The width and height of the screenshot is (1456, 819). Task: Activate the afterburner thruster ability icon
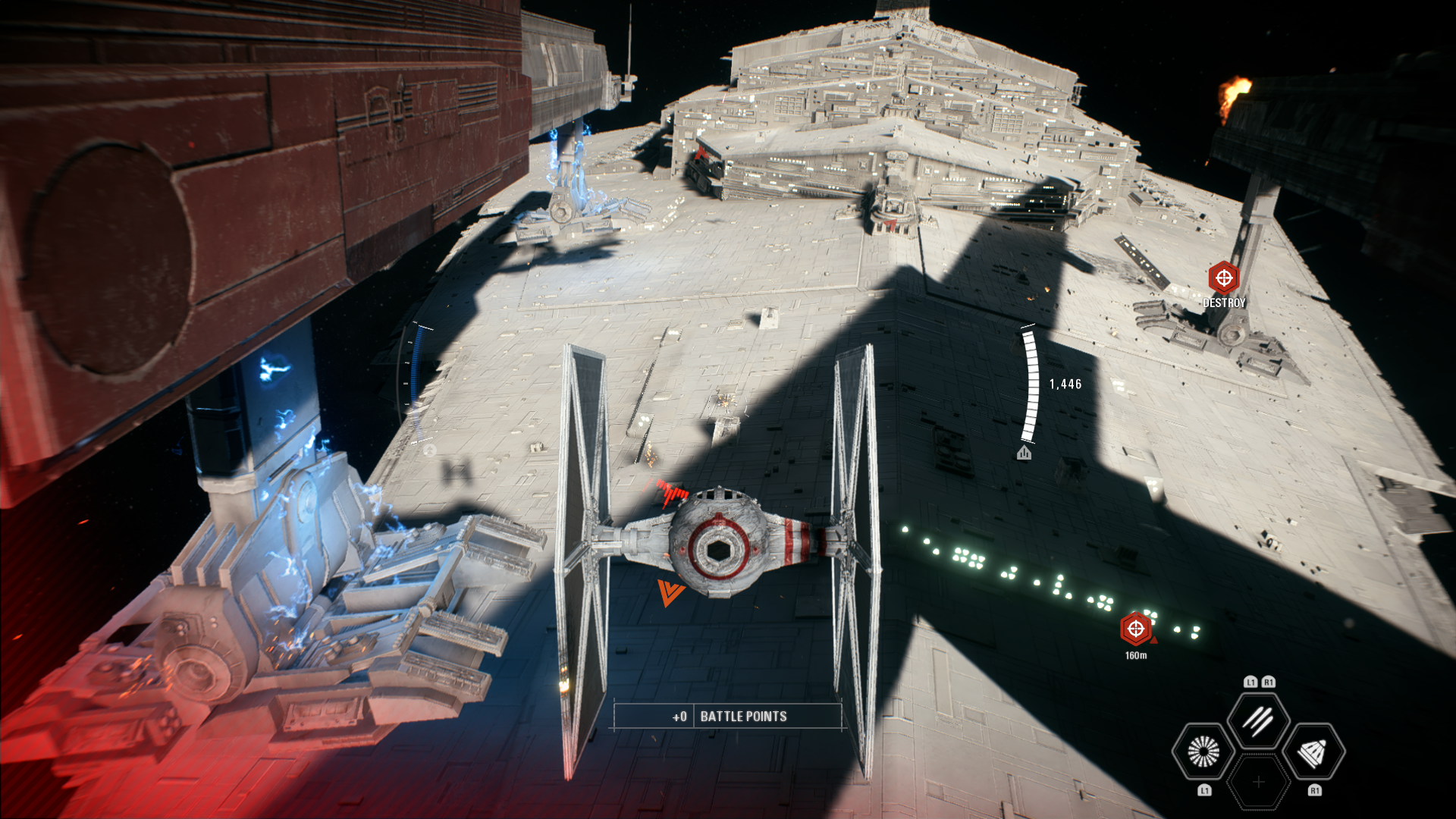(1203, 752)
